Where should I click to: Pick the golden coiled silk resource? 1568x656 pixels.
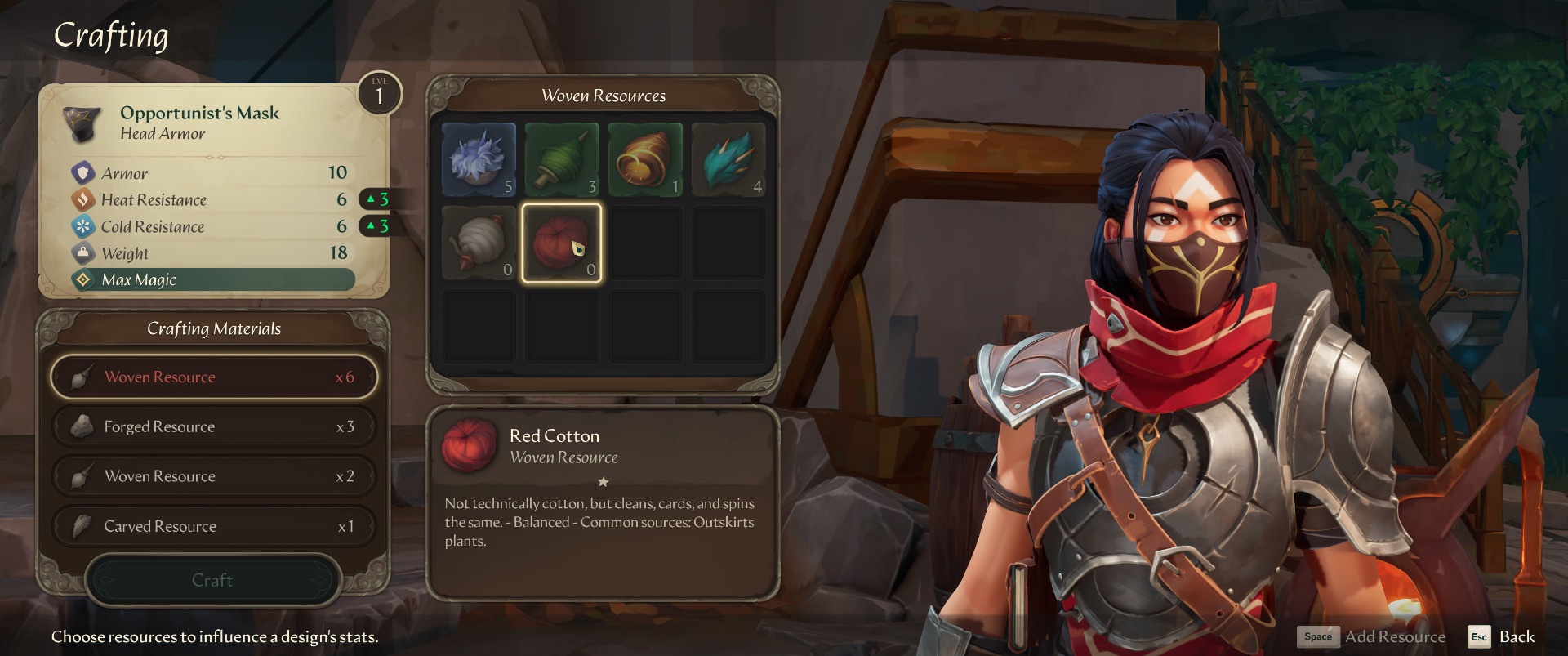pyautogui.click(x=645, y=160)
